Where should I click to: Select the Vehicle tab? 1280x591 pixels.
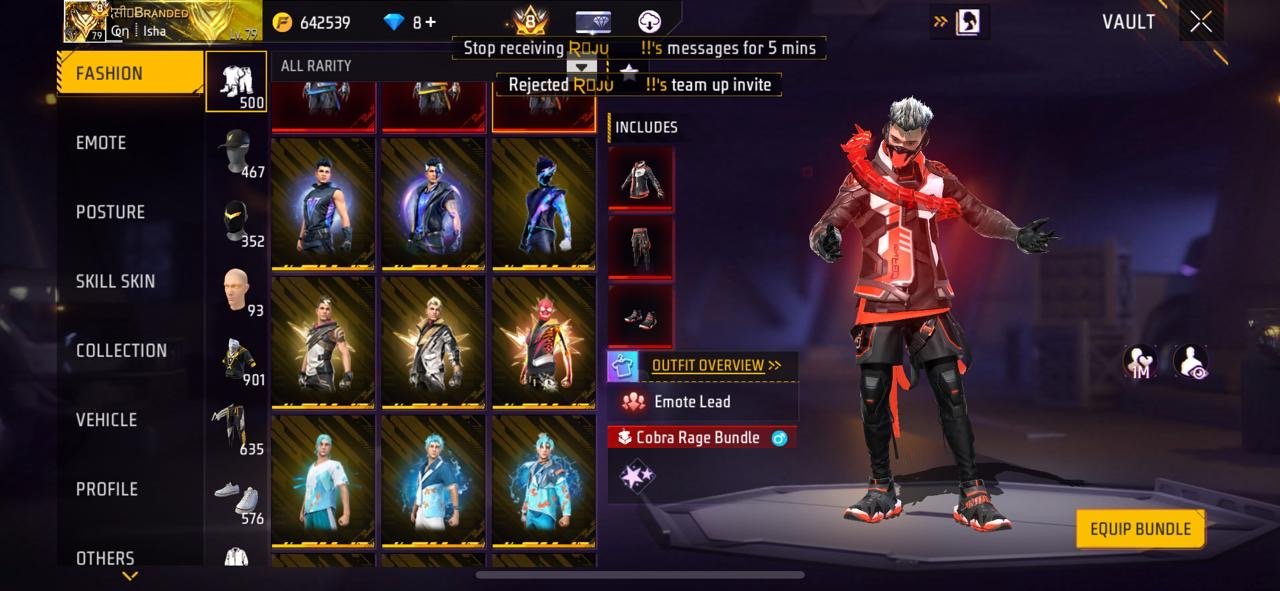point(106,420)
